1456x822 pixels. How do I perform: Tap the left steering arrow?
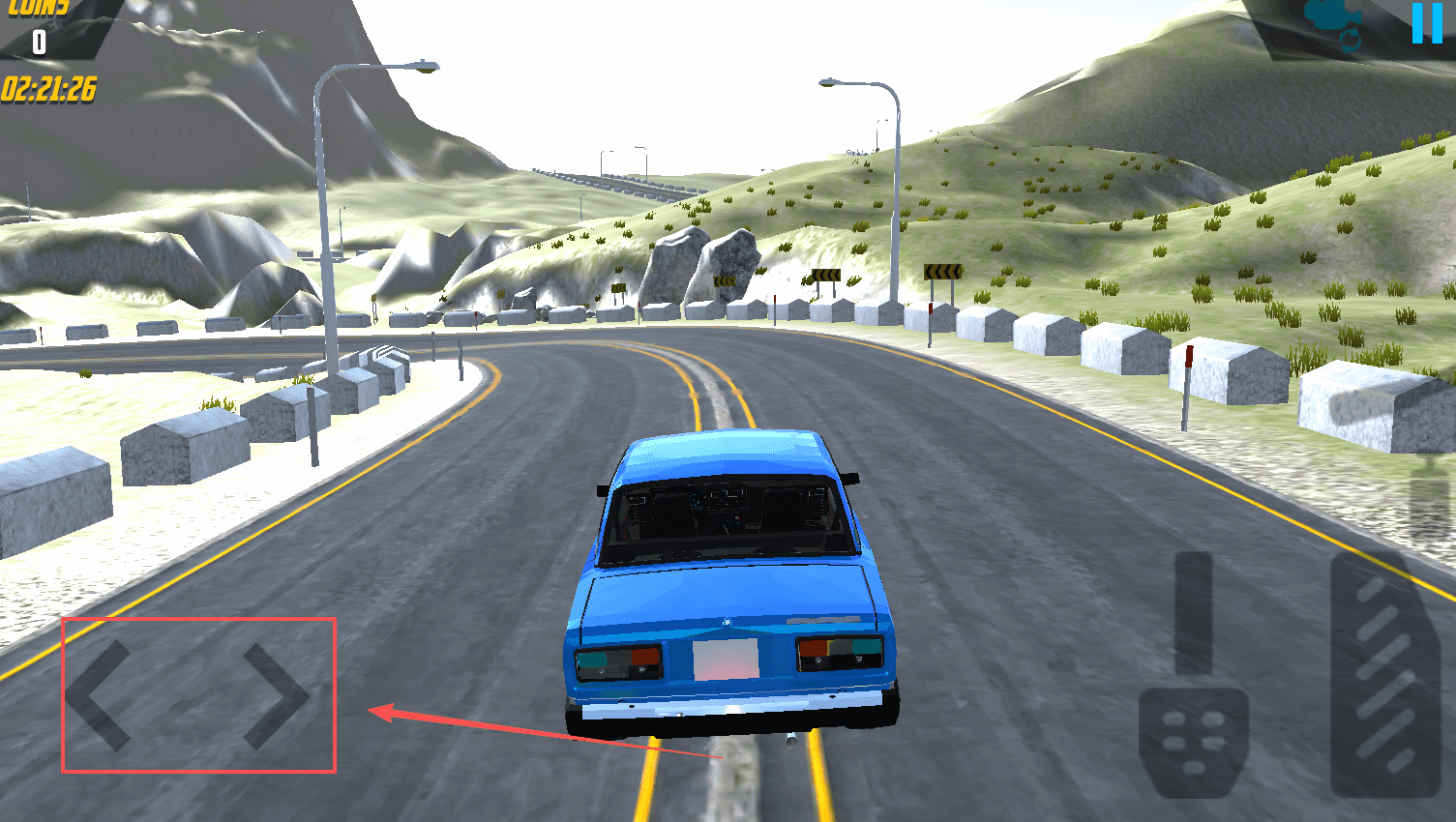pyautogui.click(x=99, y=695)
